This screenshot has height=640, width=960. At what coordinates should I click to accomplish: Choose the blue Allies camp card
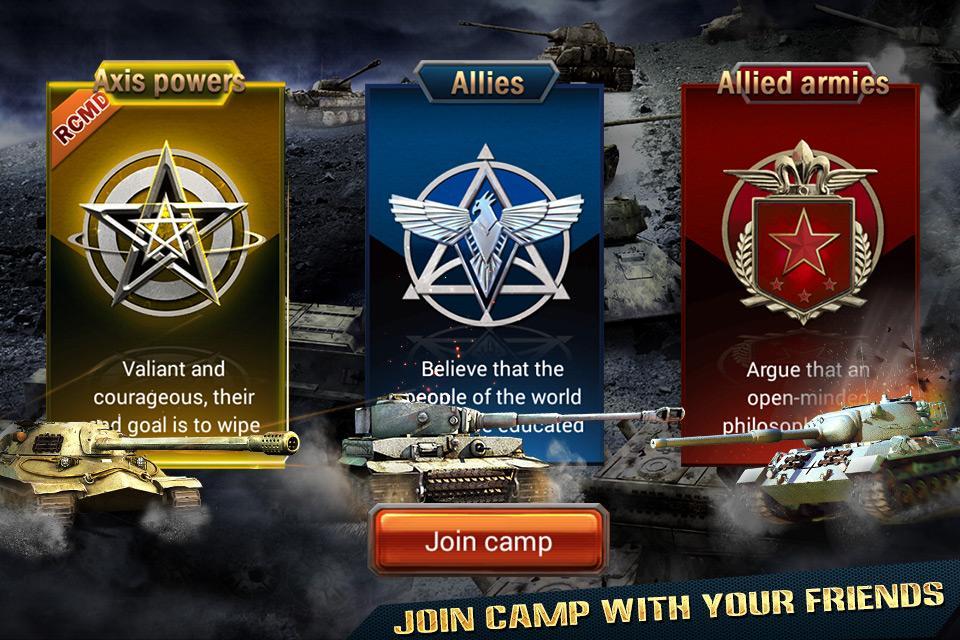485,250
